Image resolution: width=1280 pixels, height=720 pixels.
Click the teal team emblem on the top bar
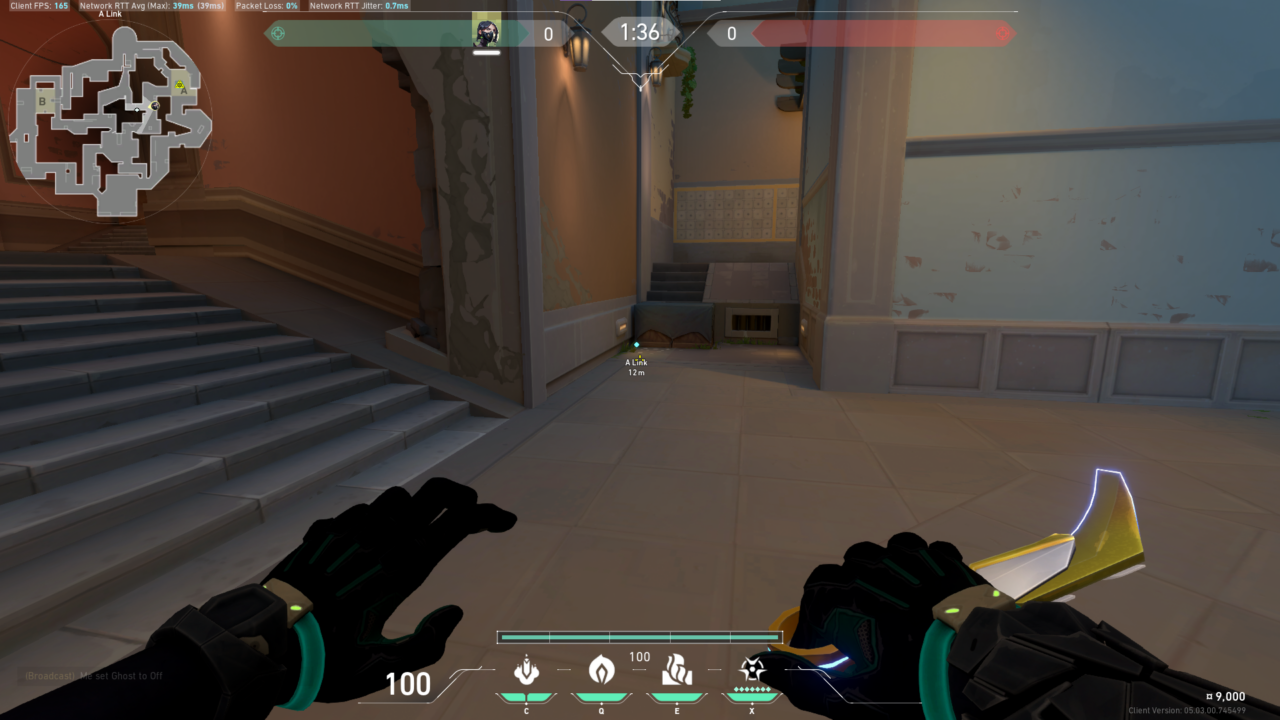pyautogui.click(x=278, y=34)
